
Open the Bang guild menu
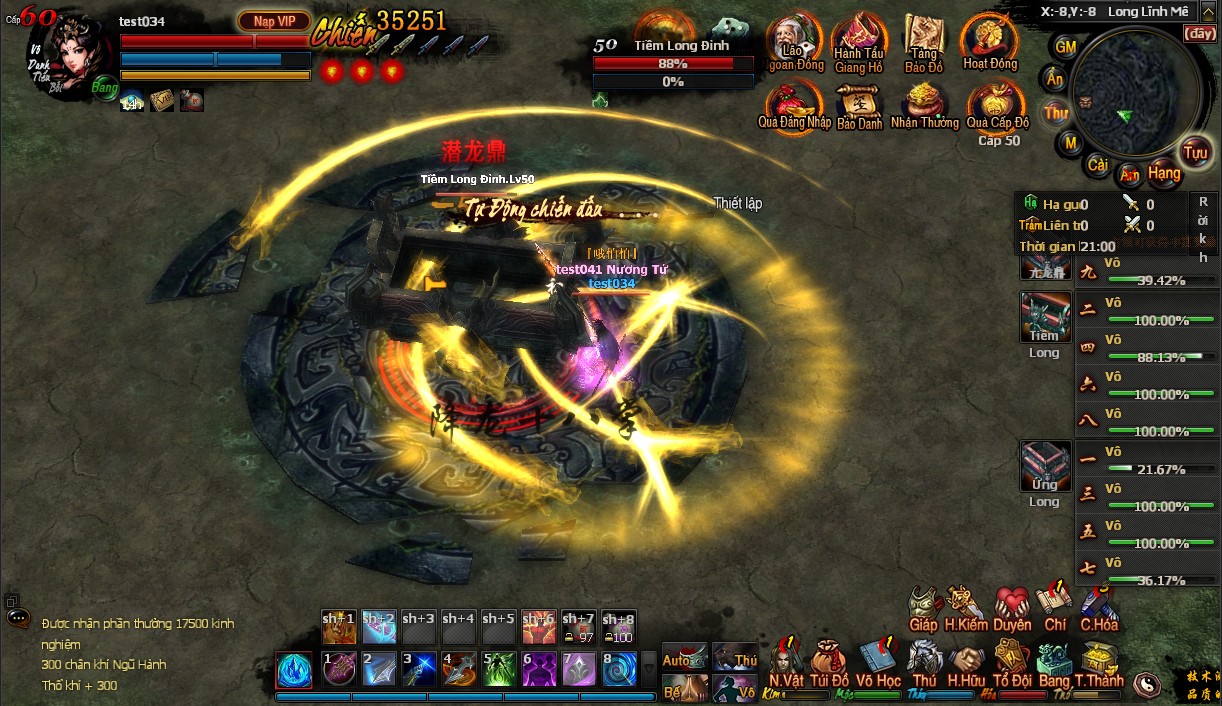(x=1054, y=662)
